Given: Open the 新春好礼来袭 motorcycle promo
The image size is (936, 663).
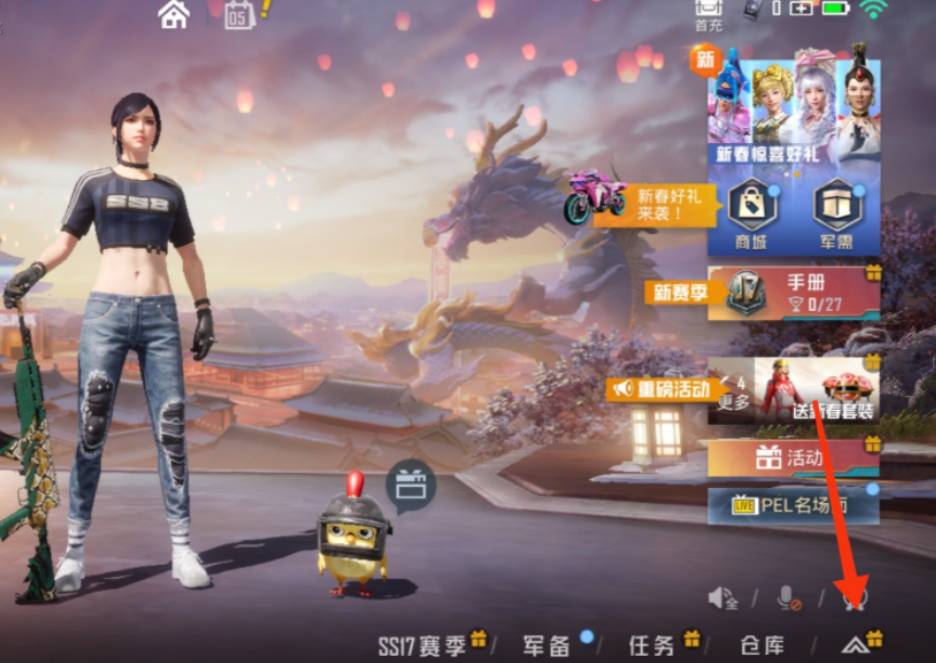Looking at the screenshot, I should 642,204.
